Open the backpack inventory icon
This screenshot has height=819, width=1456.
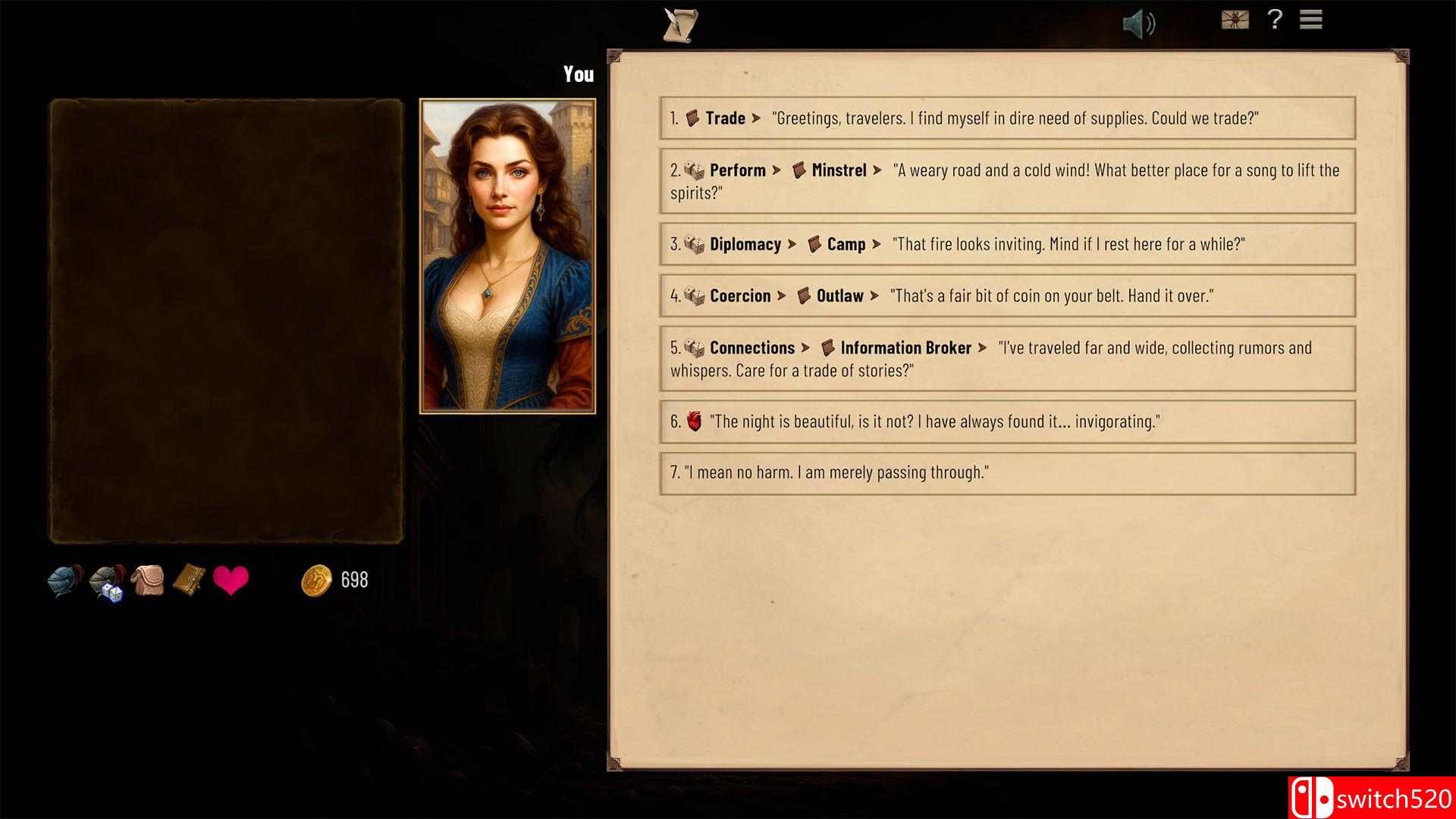click(x=149, y=580)
